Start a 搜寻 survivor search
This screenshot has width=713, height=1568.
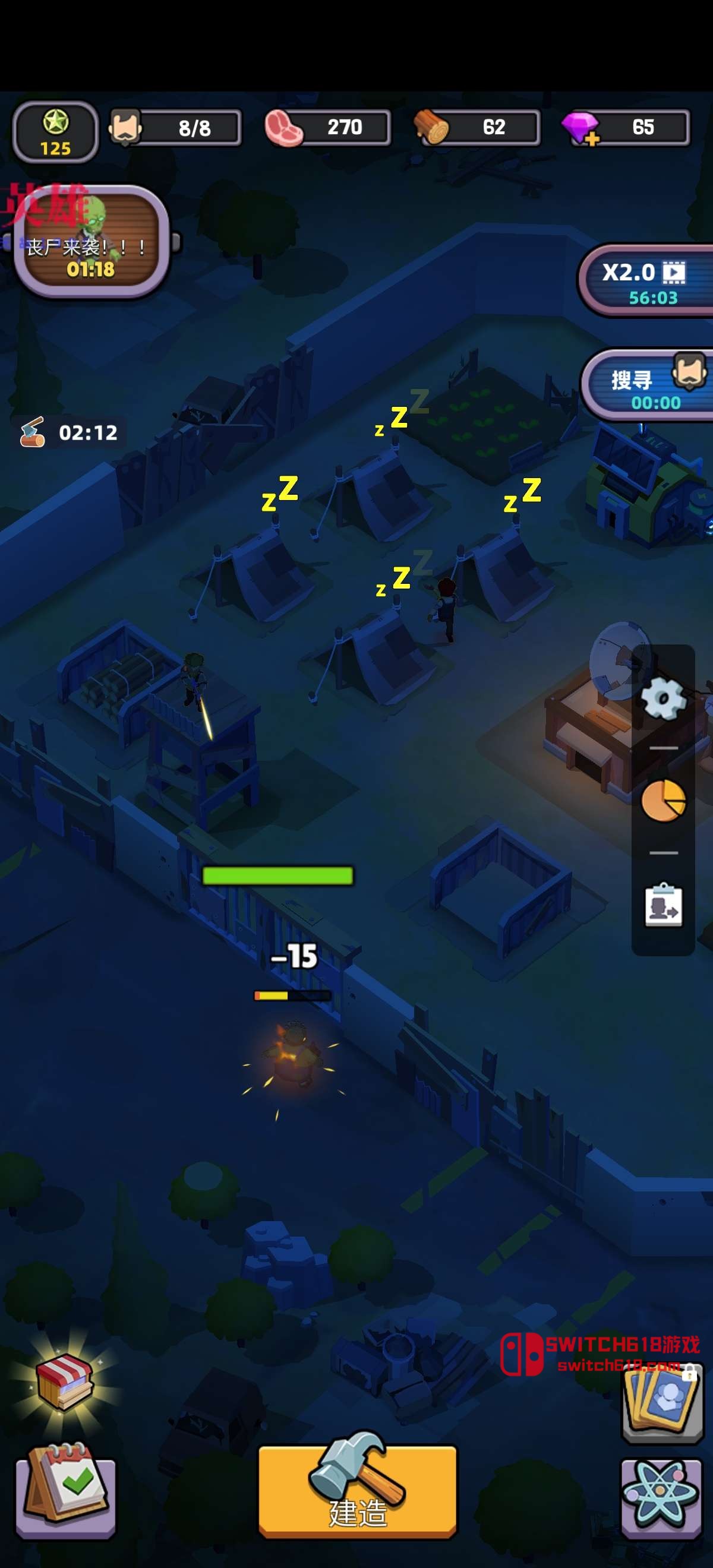pos(647,386)
